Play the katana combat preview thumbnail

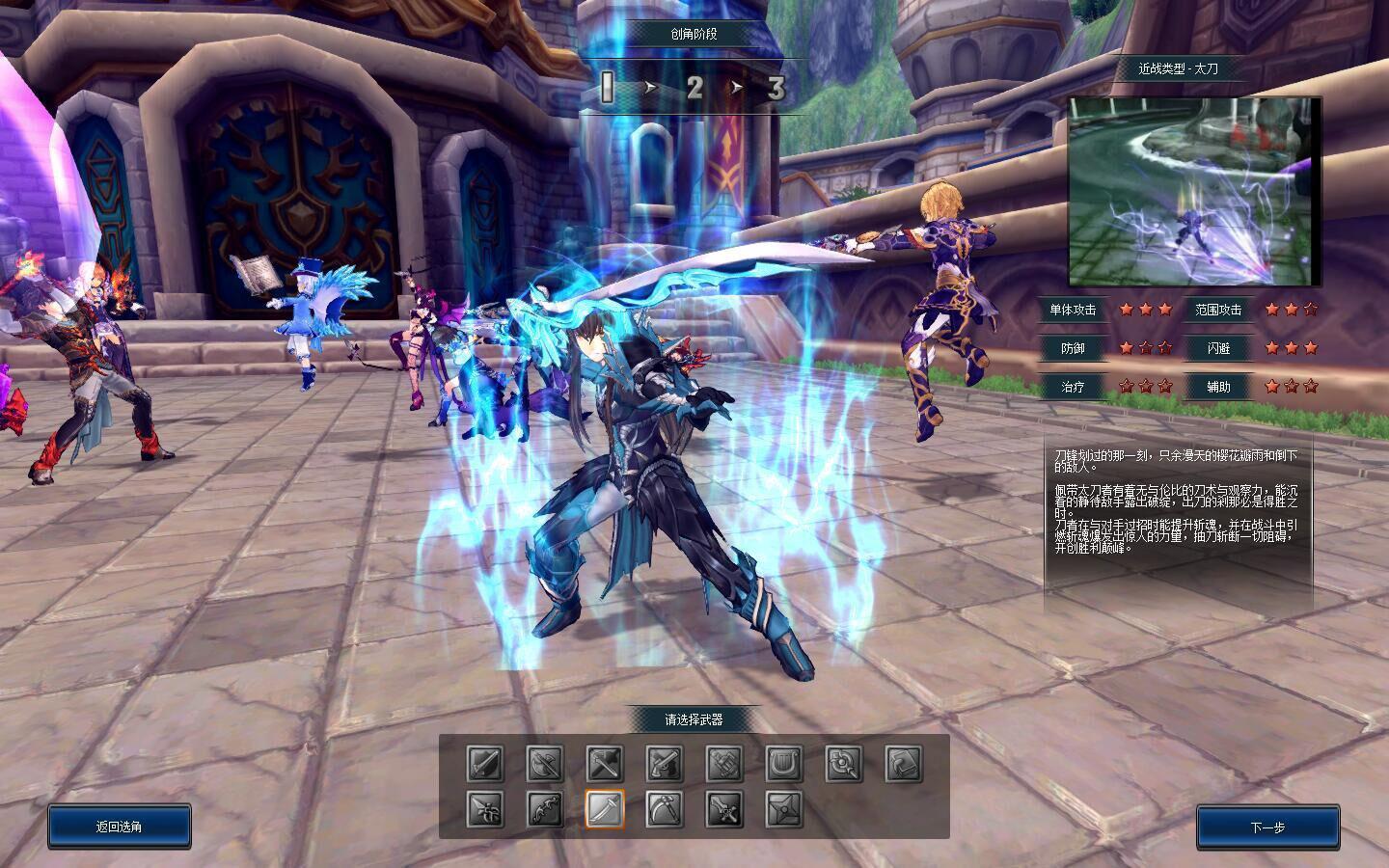click(x=1194, y=191)
